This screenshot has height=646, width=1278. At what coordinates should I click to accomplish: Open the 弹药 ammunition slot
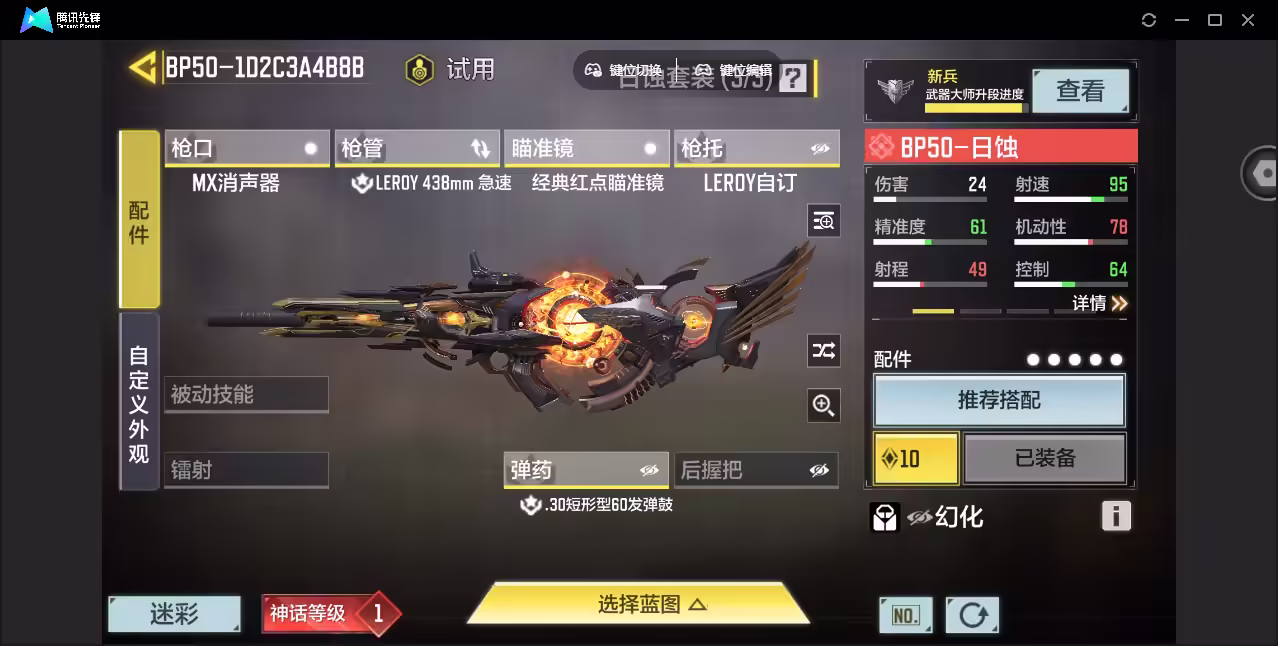pos(586,470)
